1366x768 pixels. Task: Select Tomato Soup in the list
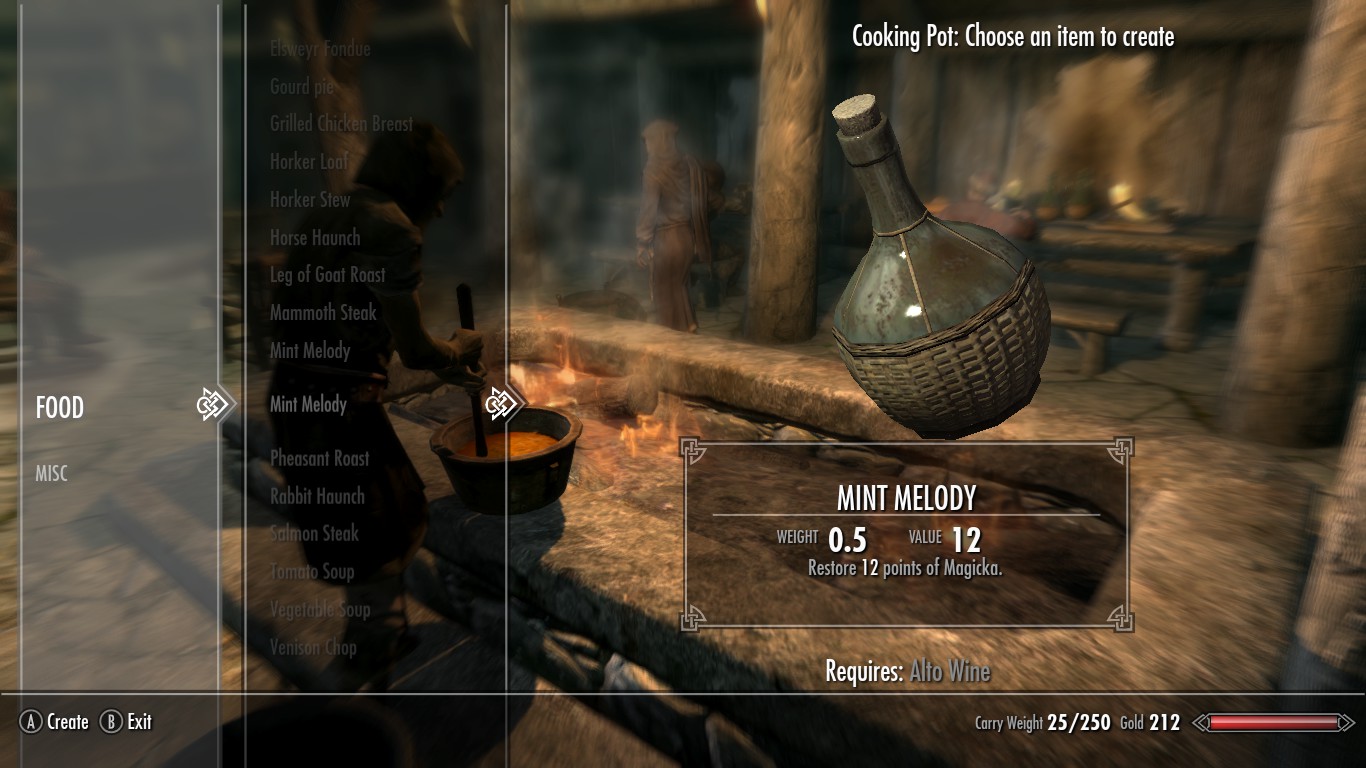[x=312, y=572]
